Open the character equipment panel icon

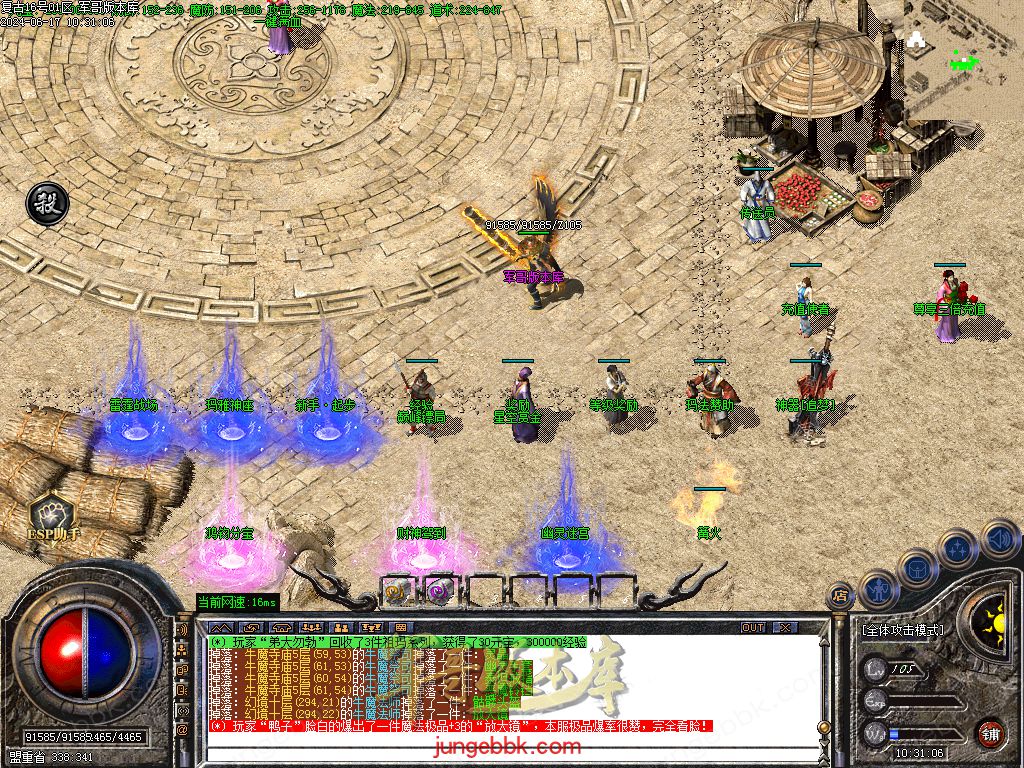click(x=879, y=588)
